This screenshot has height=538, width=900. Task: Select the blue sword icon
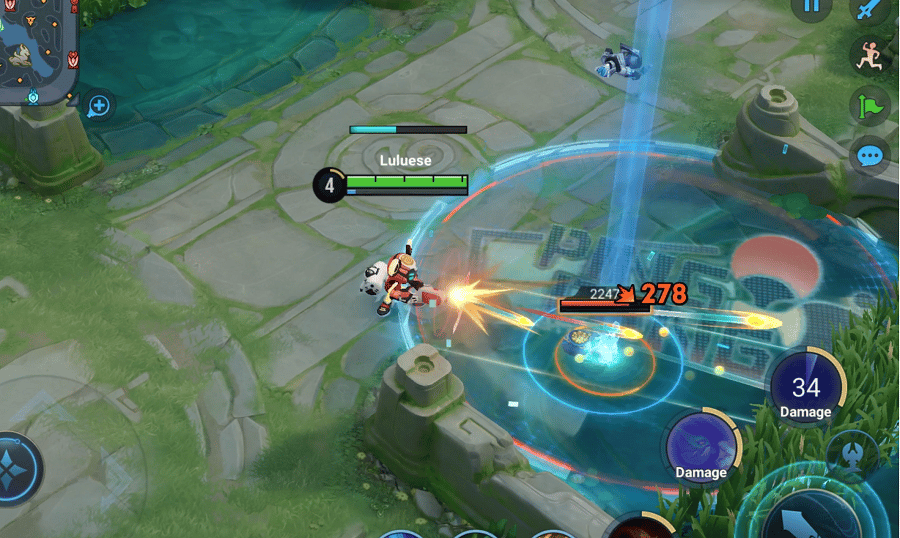(x=868, y=9)
